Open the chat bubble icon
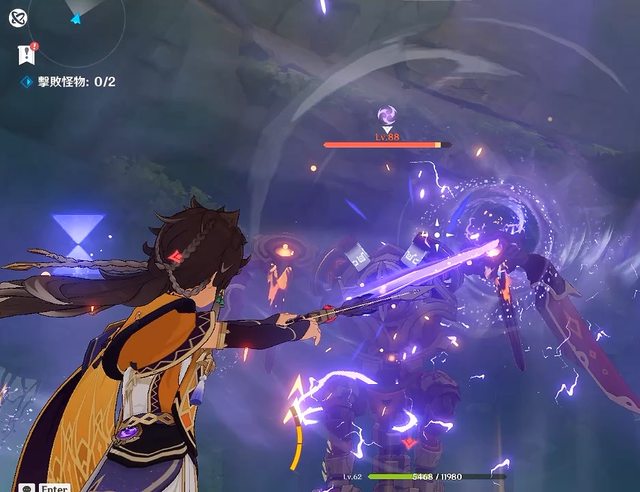Image resolution: width=640 pixels, height=492 pixels. tap(26, 487)
